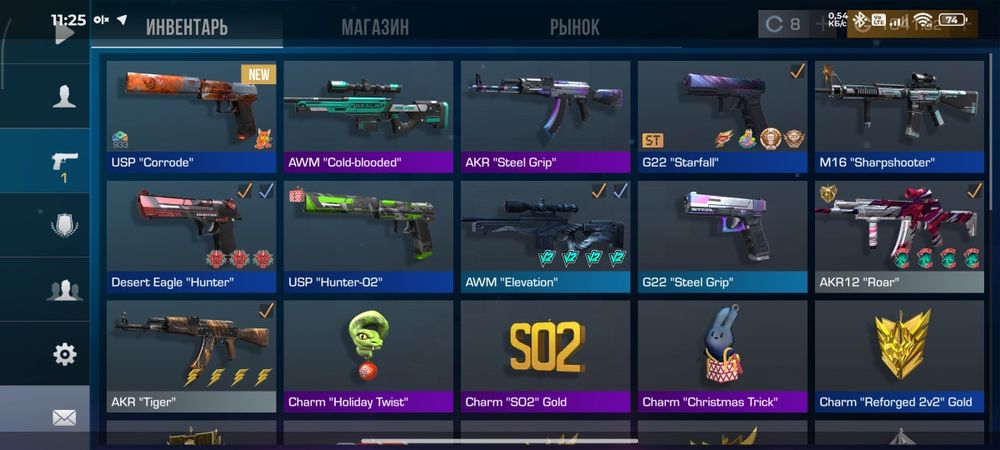The width and height of the screenshot is (1000, 450).
Task: Select the Desert Eagle "Hunter" skin
Action: 191,236
